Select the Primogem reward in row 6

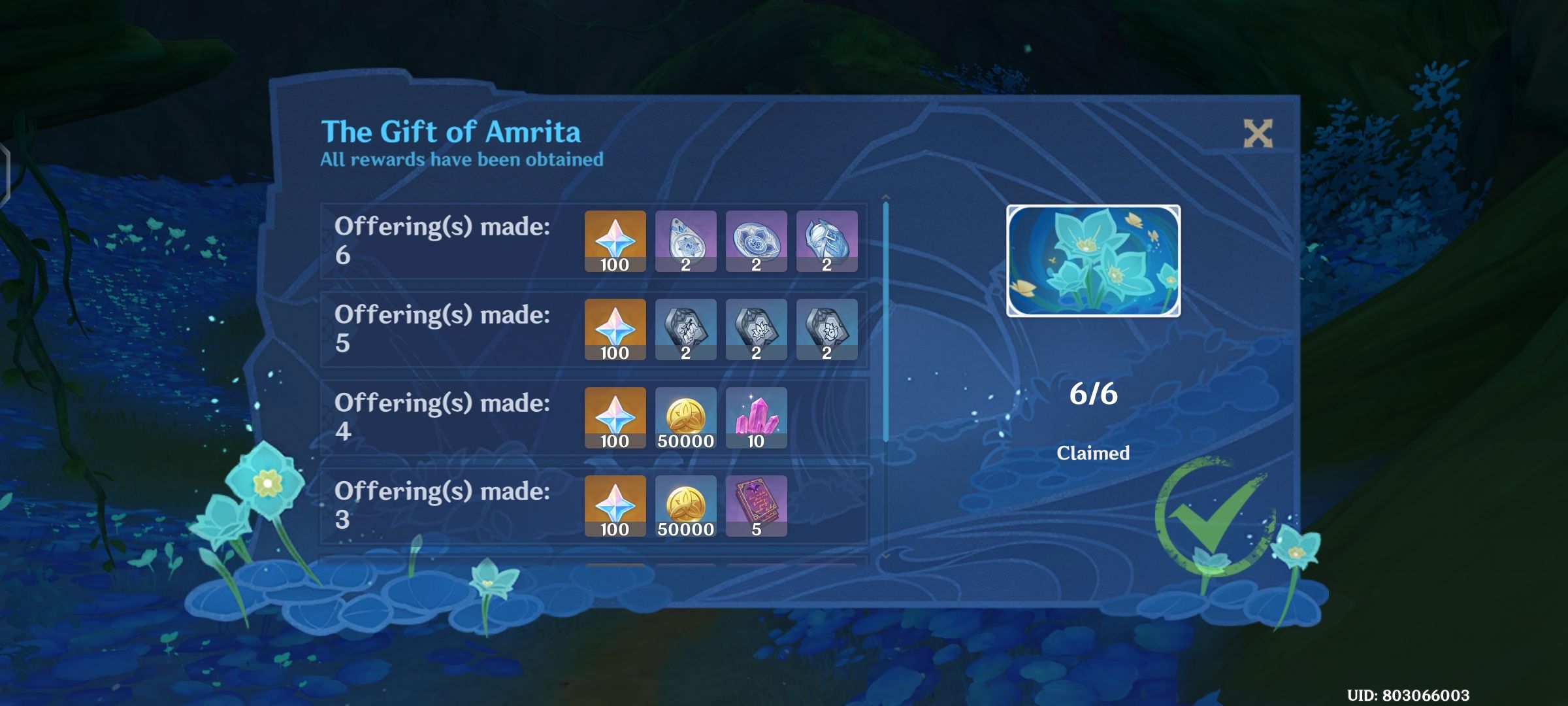(x=615, y=242)
